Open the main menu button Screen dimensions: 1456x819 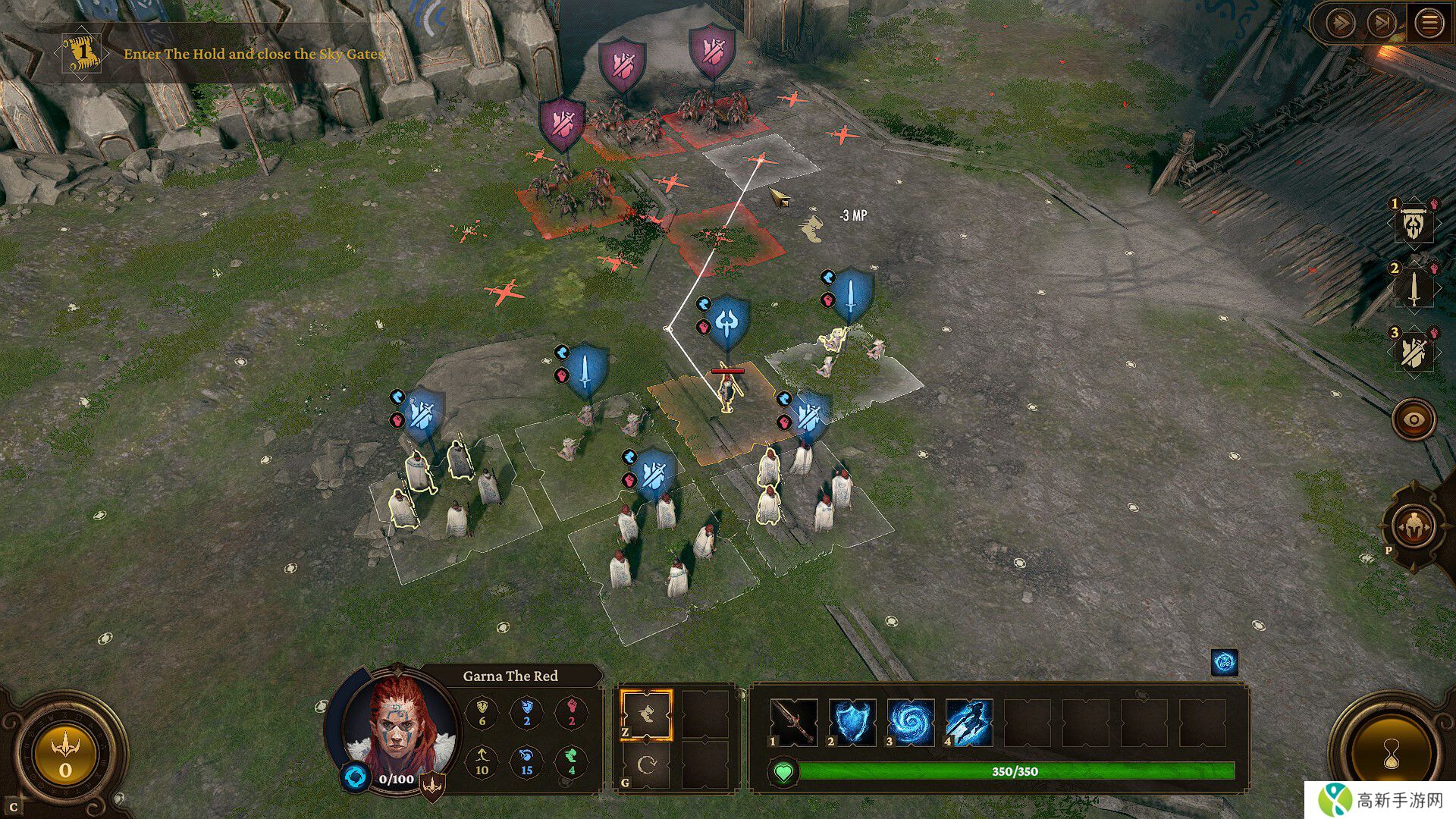click(x=1429, y=24)
